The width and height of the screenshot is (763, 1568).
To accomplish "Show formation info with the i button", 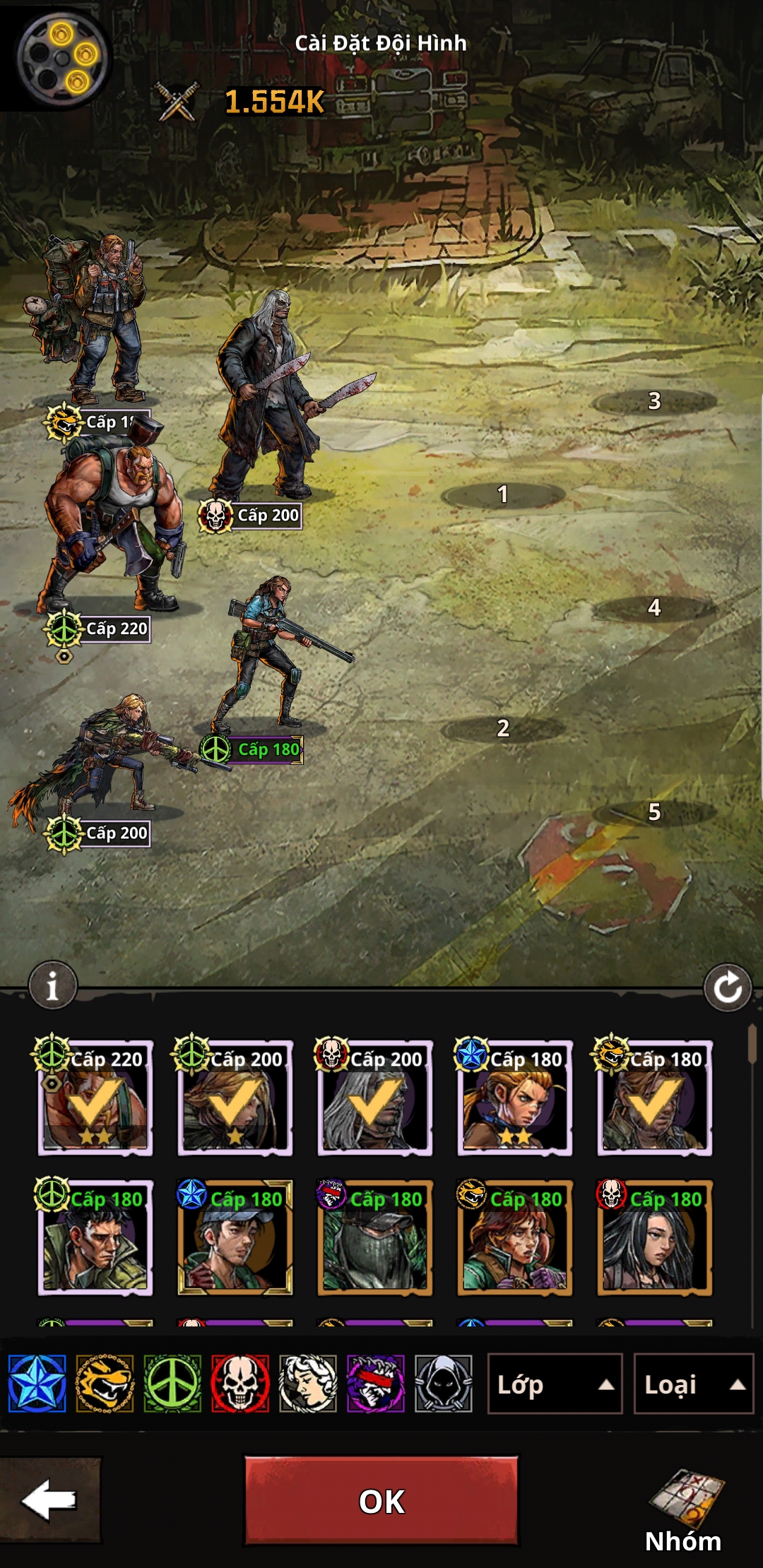I will pyautogui.click(x=52, y=985).
